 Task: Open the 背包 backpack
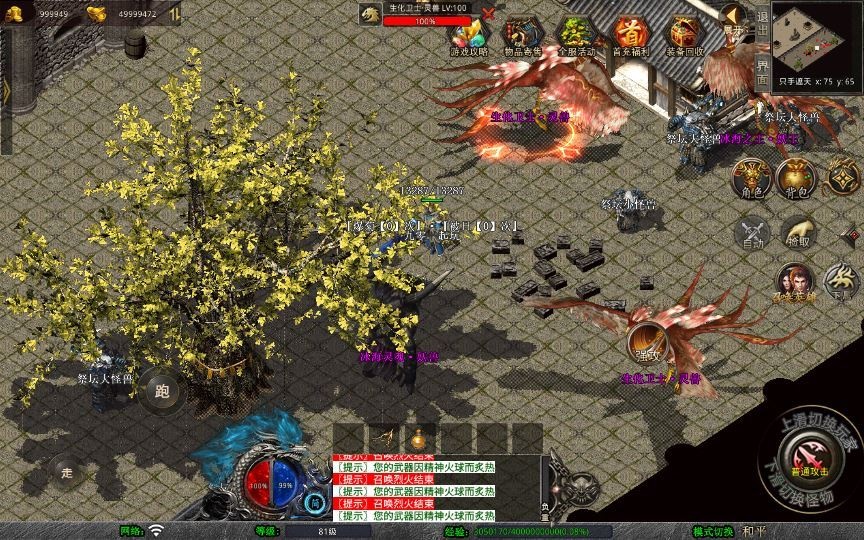(797, 178)
